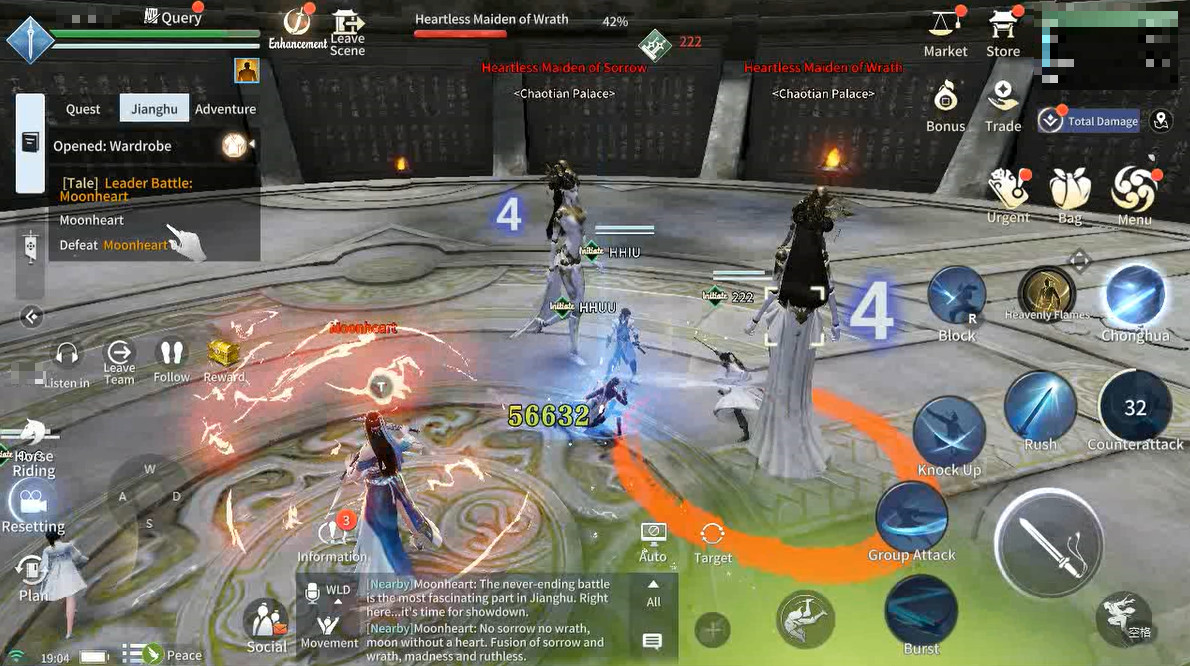
Task: Open the Social panel
Action: pyautogui.click(x=267, y=626)
